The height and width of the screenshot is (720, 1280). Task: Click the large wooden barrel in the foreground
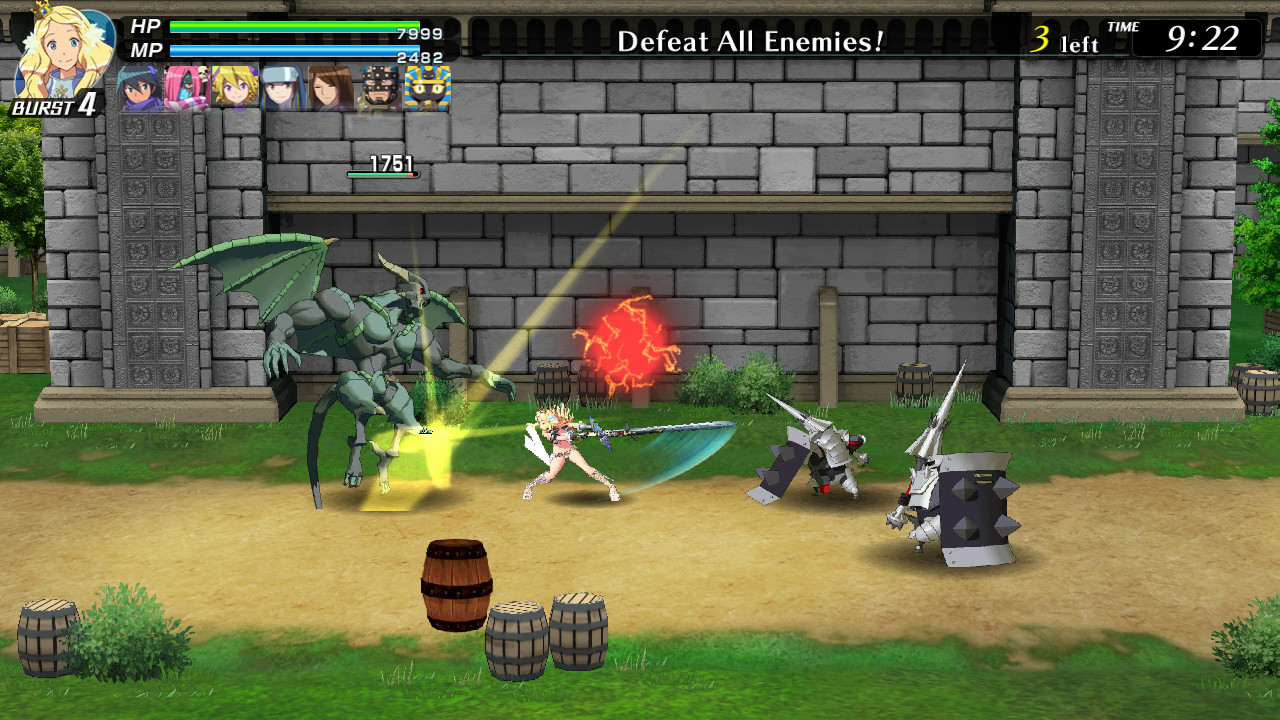[457, 585]
